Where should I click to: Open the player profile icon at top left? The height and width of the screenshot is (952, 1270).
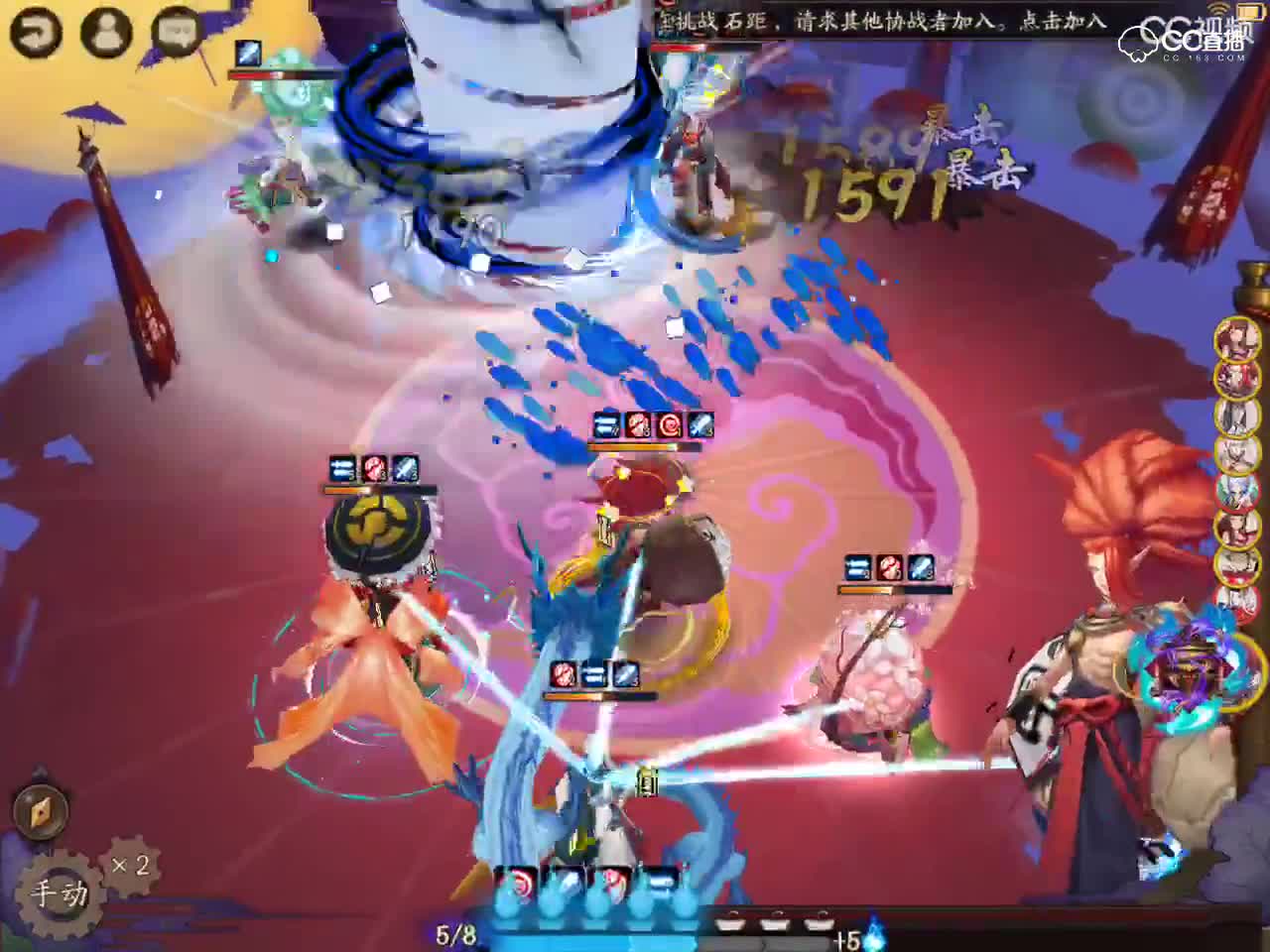point(106,31)
